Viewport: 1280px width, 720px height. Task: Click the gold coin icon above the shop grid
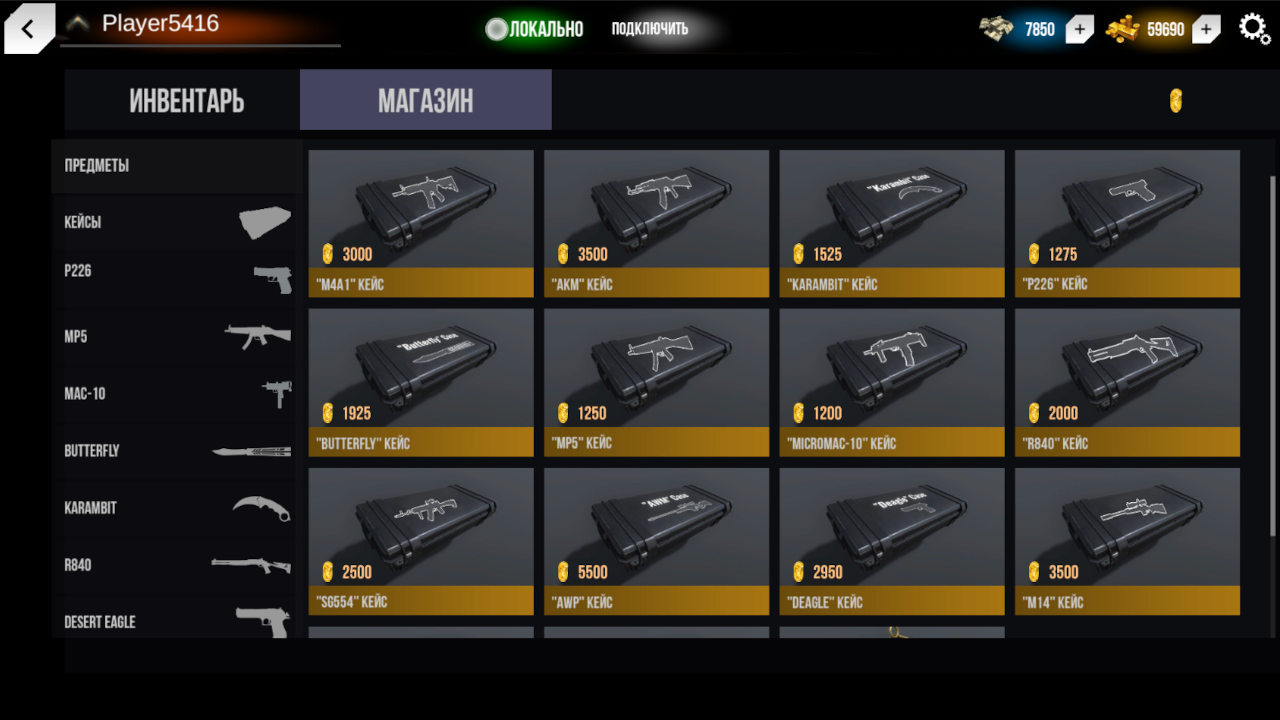(x=1175, y=100)
